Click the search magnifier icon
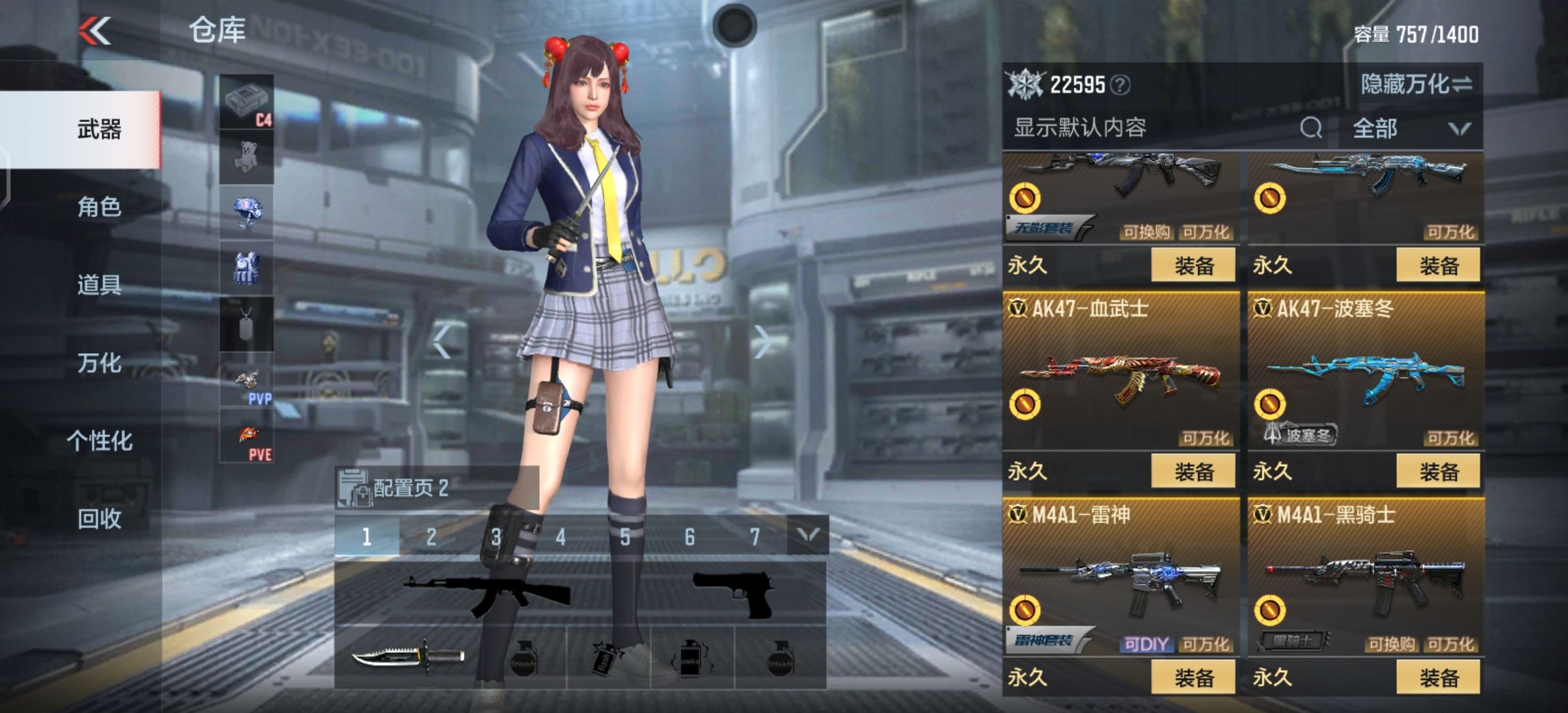The width and height of the screenshot is (1568, 713). click(1311, 128)
